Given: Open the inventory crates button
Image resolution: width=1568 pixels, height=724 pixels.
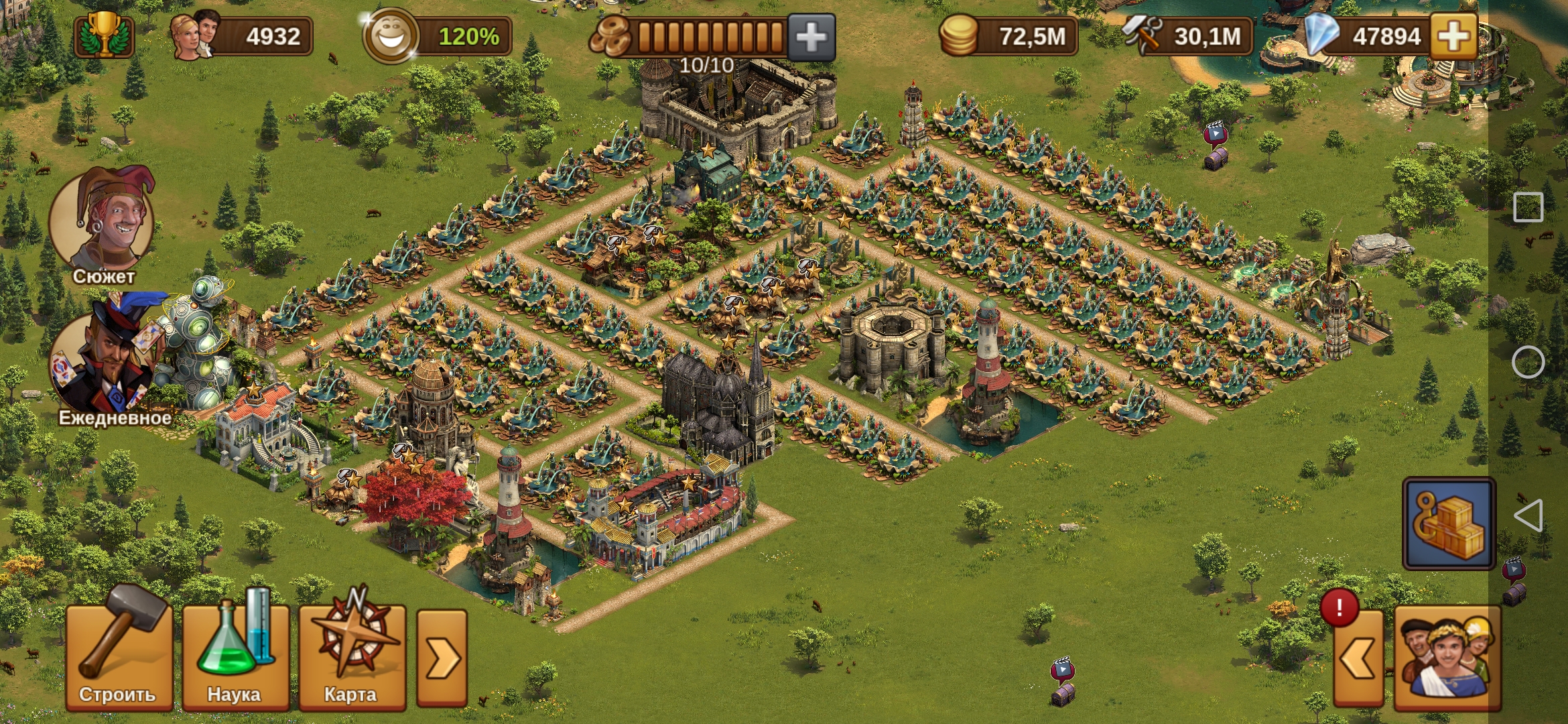Looking at the screenshot, I should pos(1449,524).
